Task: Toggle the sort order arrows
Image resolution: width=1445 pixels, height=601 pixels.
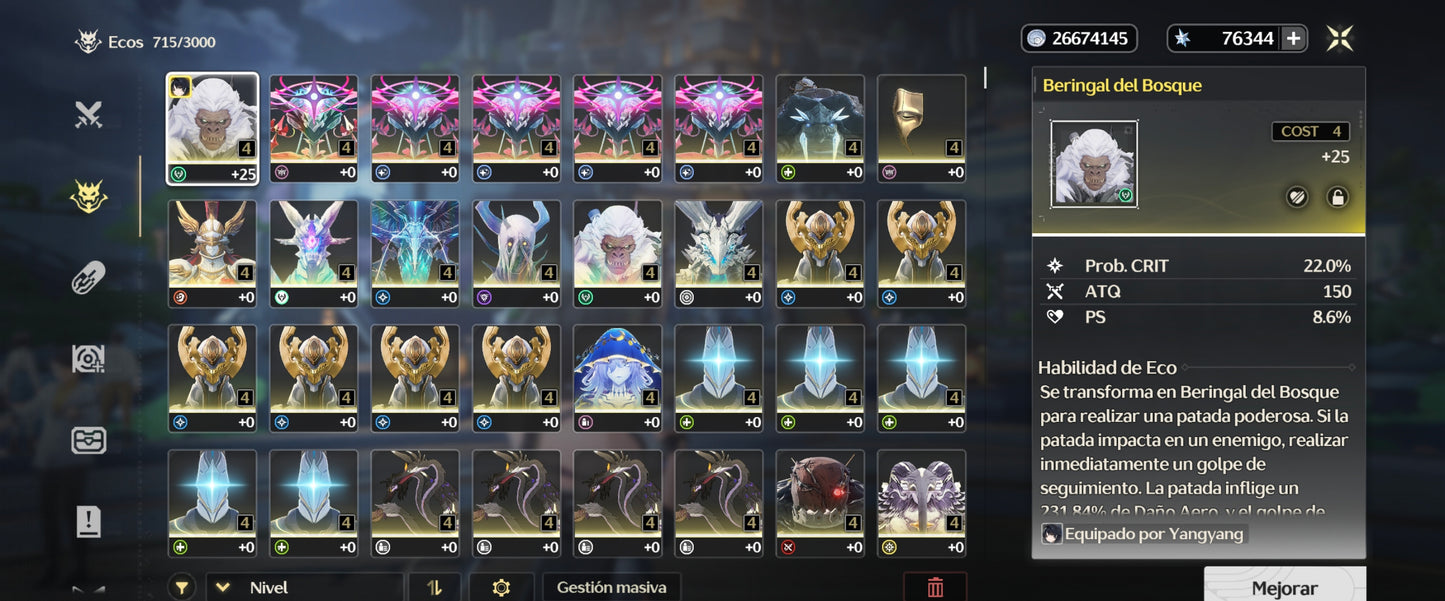Action: point(434,588)
